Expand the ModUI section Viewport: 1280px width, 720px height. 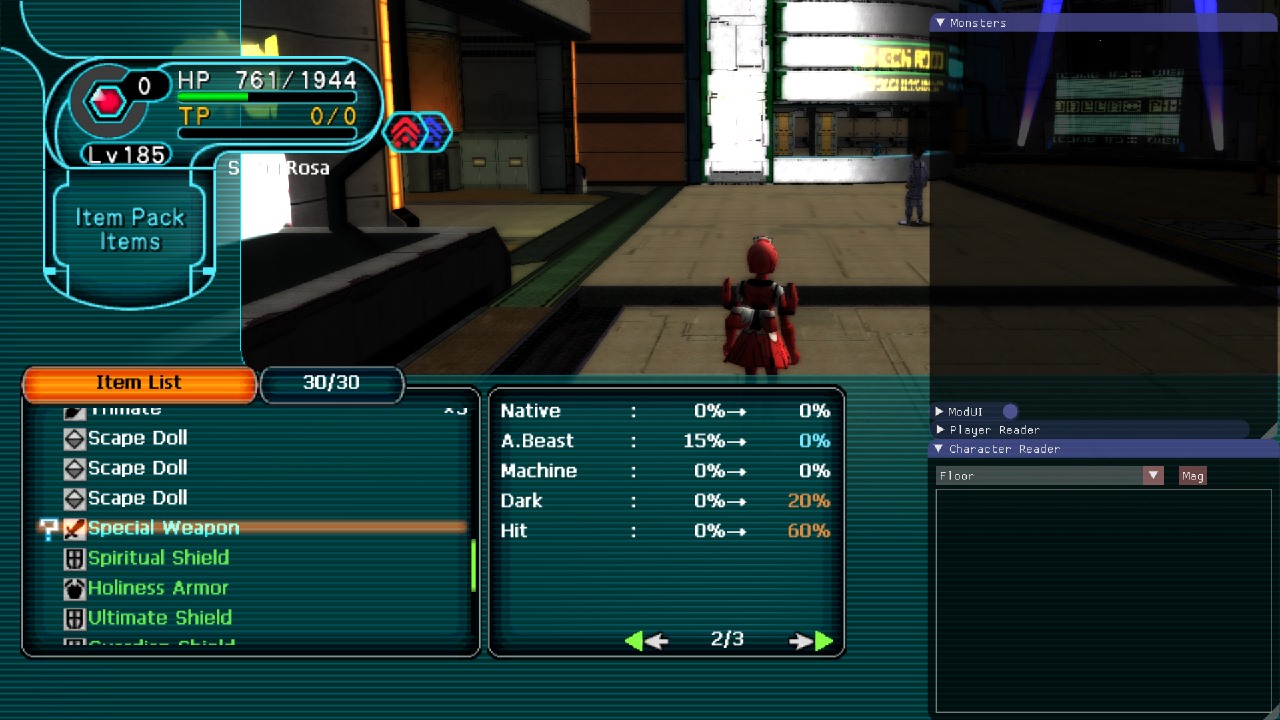[940, 412]
